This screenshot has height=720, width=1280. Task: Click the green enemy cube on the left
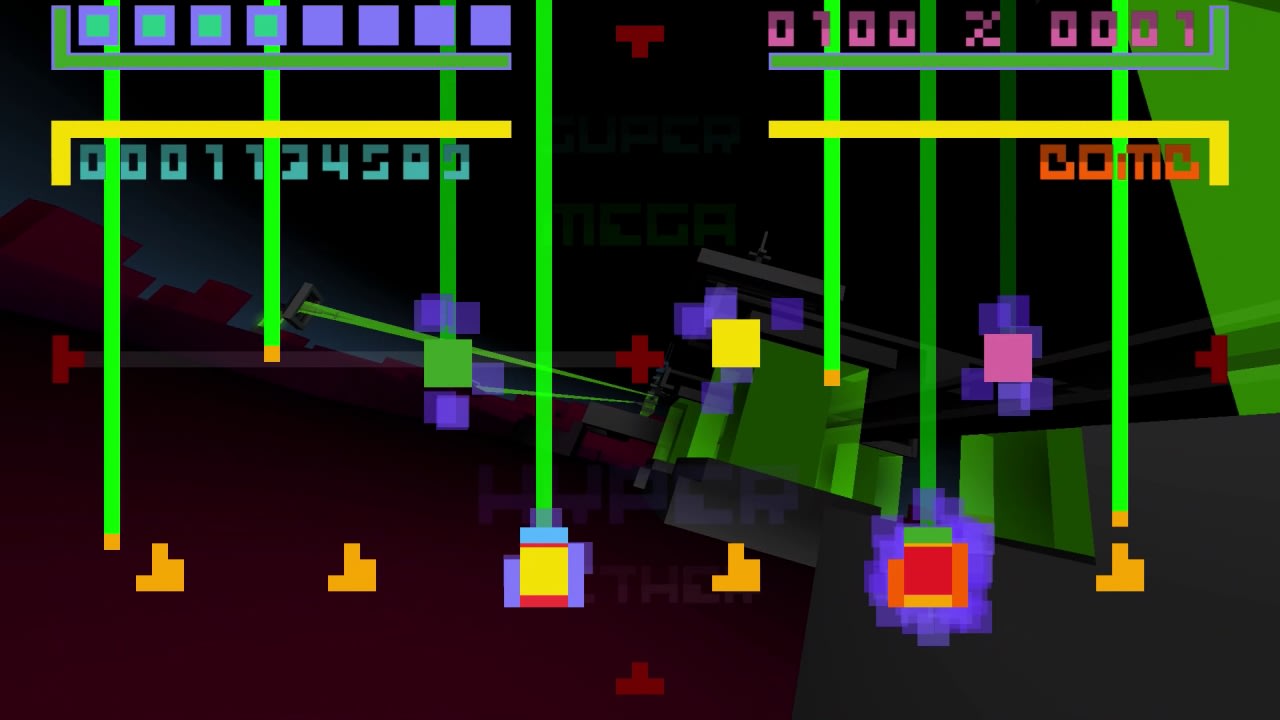446,362
